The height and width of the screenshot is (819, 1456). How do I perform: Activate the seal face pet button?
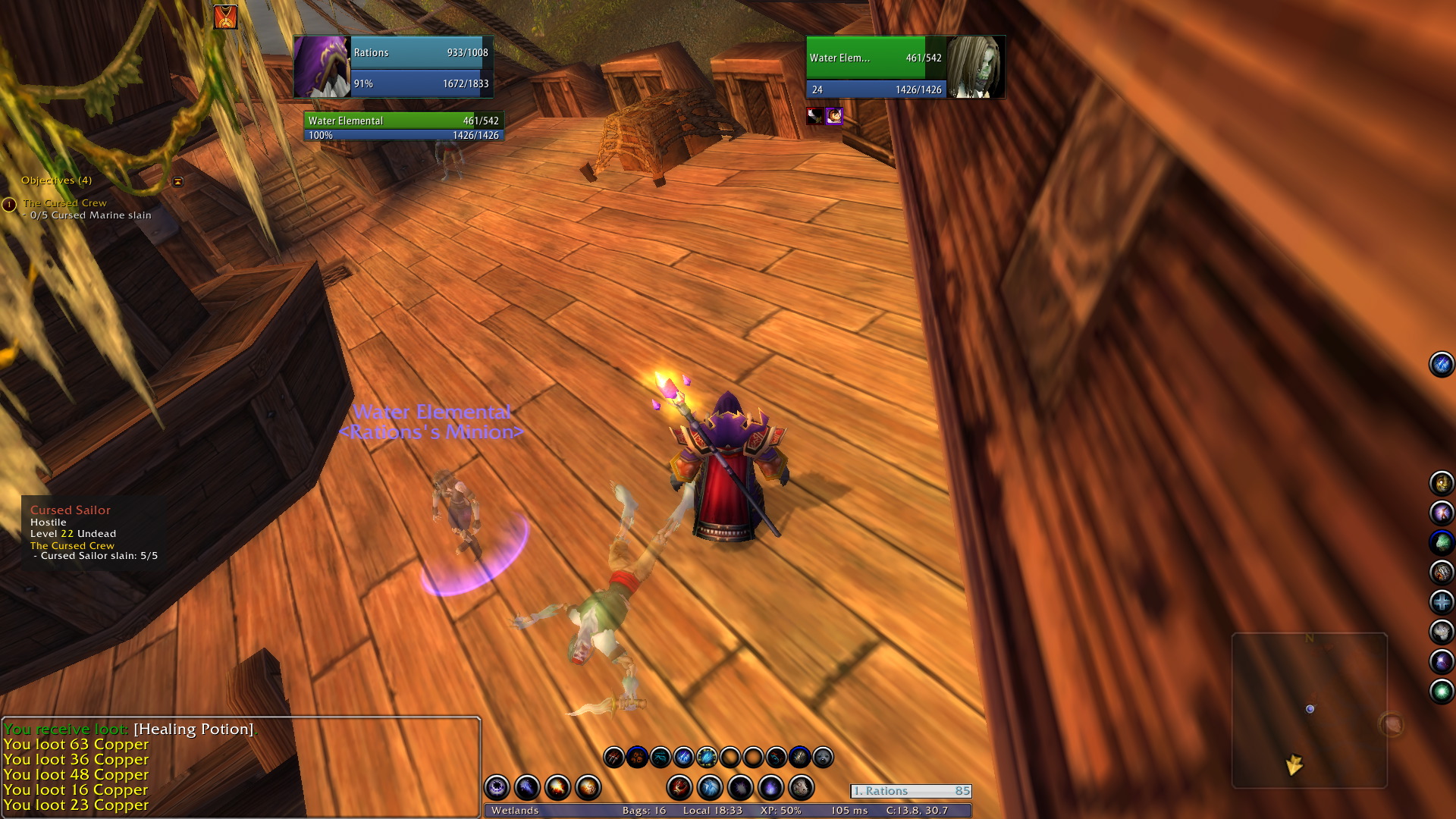tap(823, 757)
